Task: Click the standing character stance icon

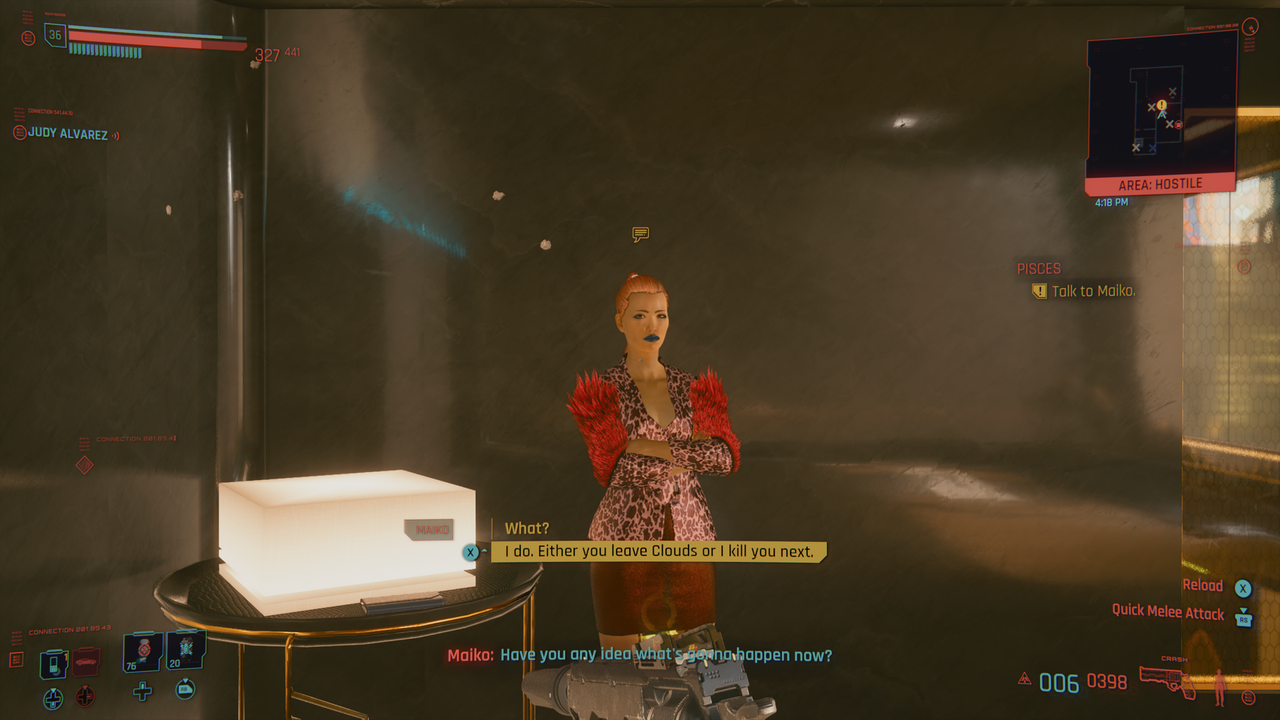Action: coord(1220,688)
